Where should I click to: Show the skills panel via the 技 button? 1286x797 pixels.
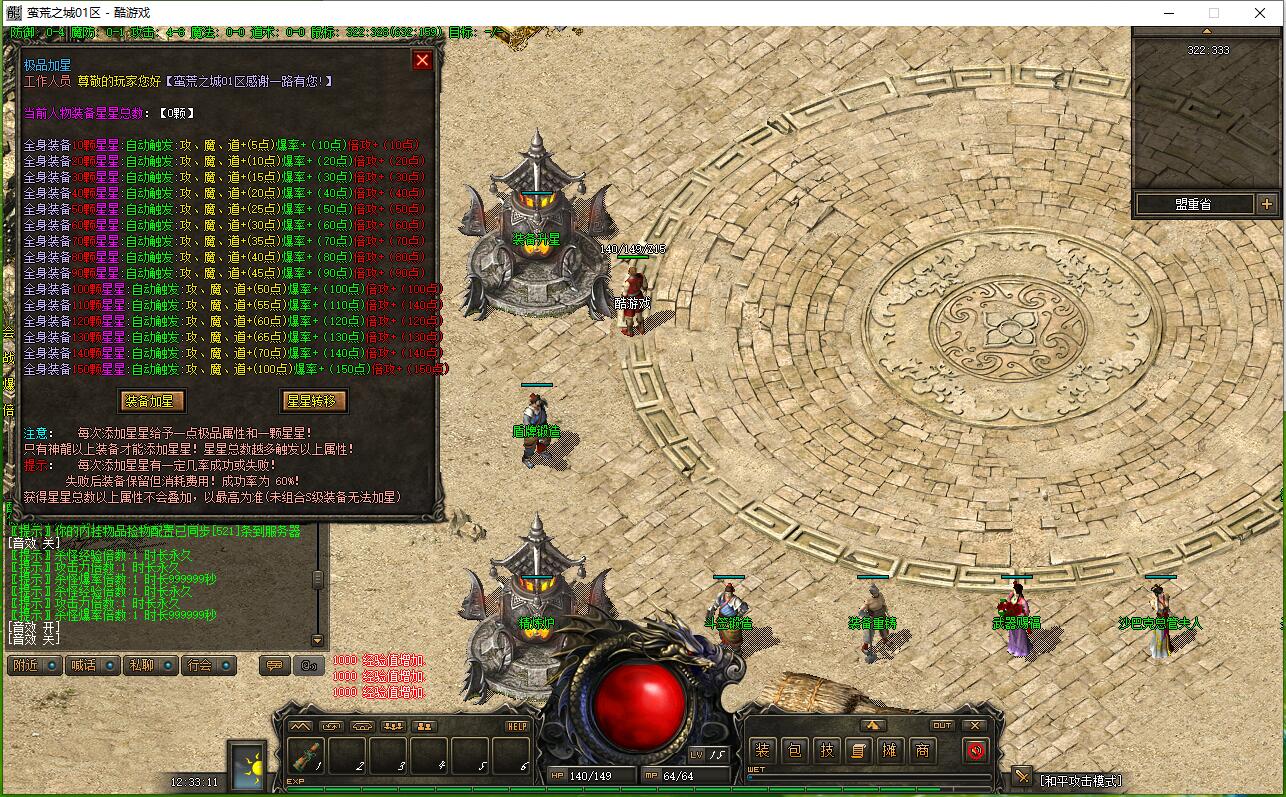pos(827,750)
